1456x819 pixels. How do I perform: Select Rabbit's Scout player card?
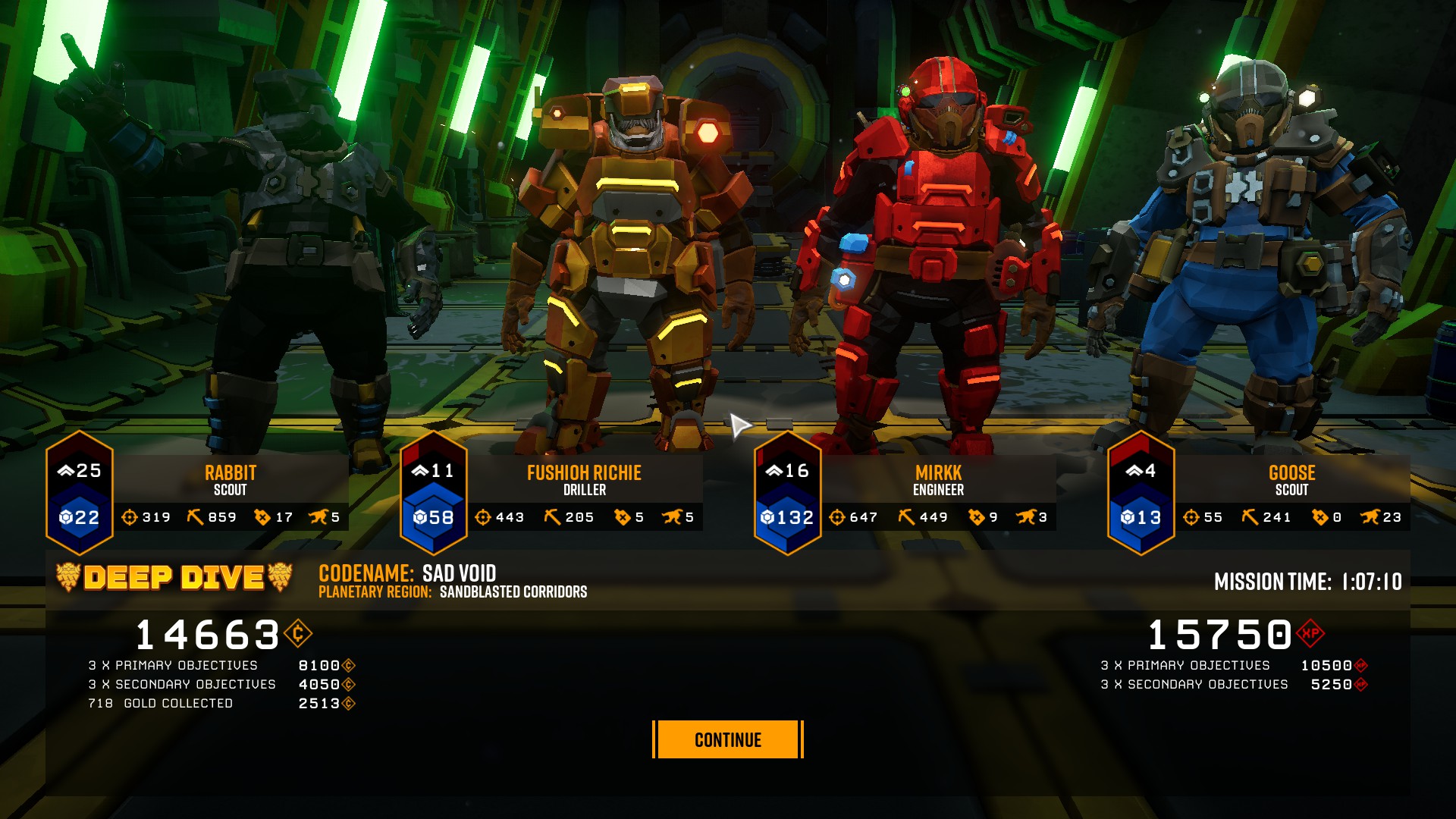230,481
